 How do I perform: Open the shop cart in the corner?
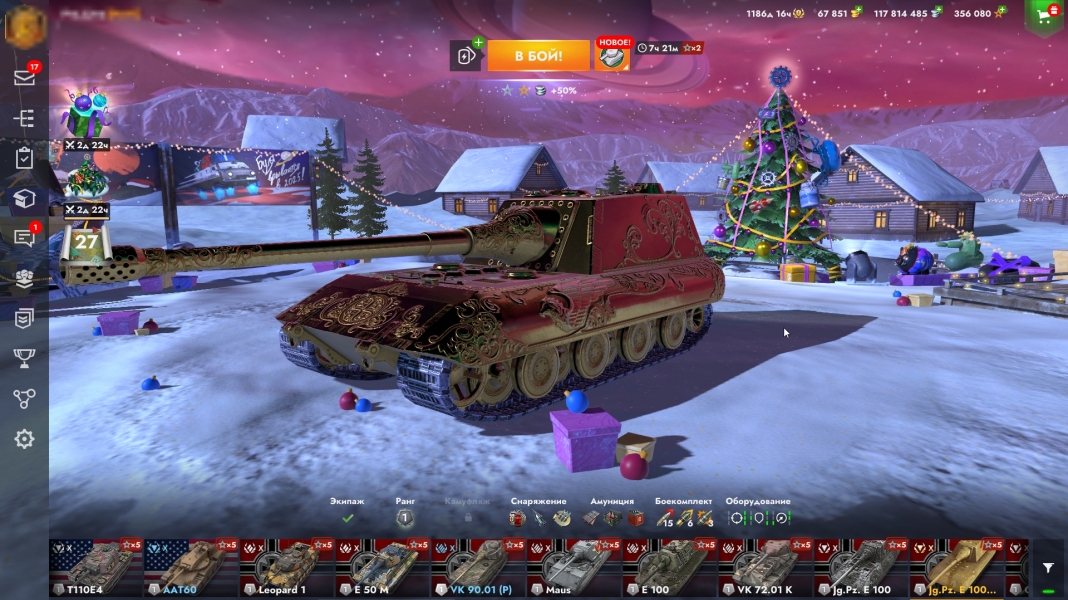coord(1045,15)
